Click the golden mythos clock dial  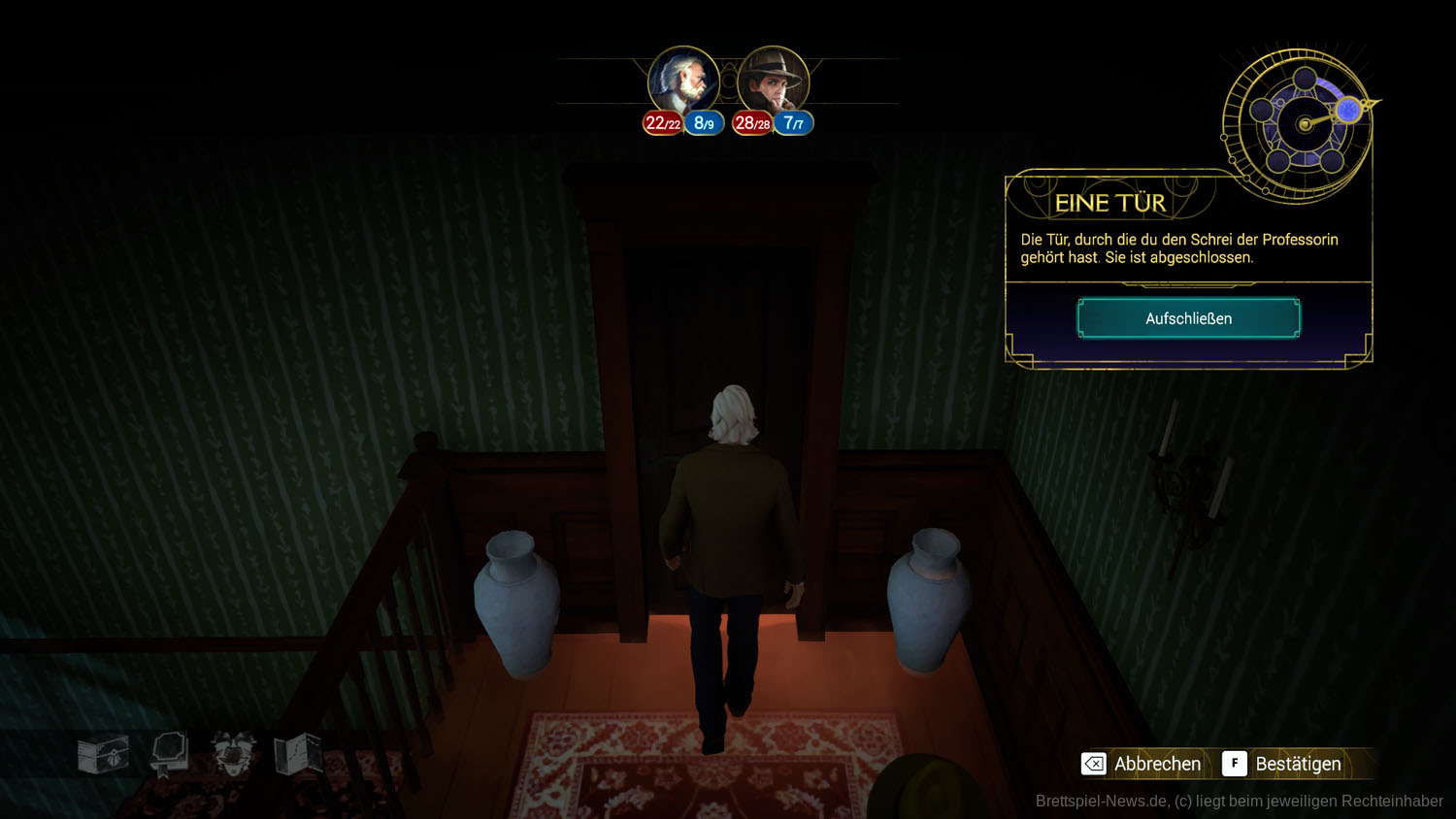[x=1303, y=124]
